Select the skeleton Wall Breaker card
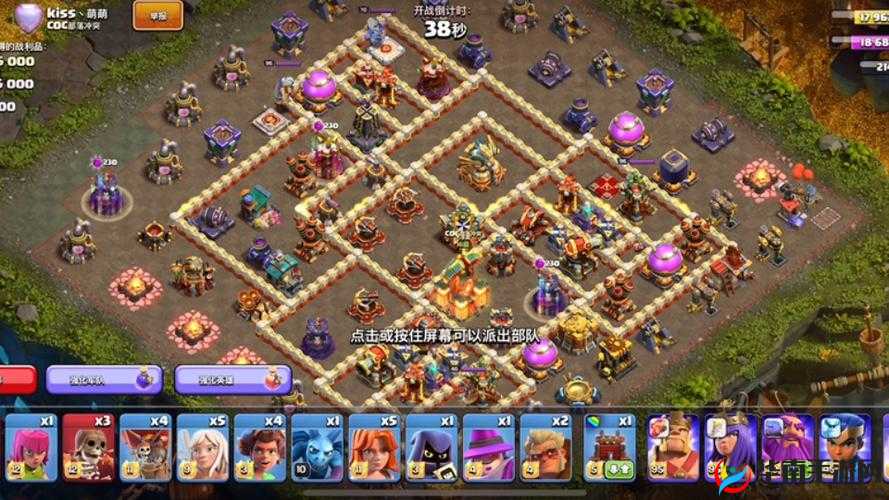Viewport: 889px width, 500px height. tap(88, 447)
